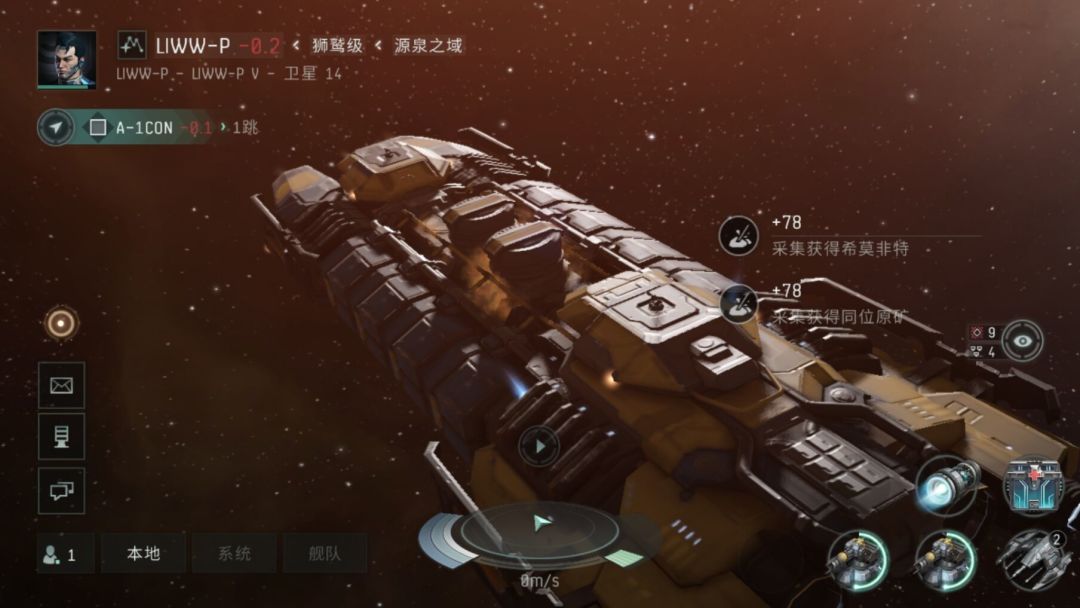Click the round play arrow button

point(539,446)
